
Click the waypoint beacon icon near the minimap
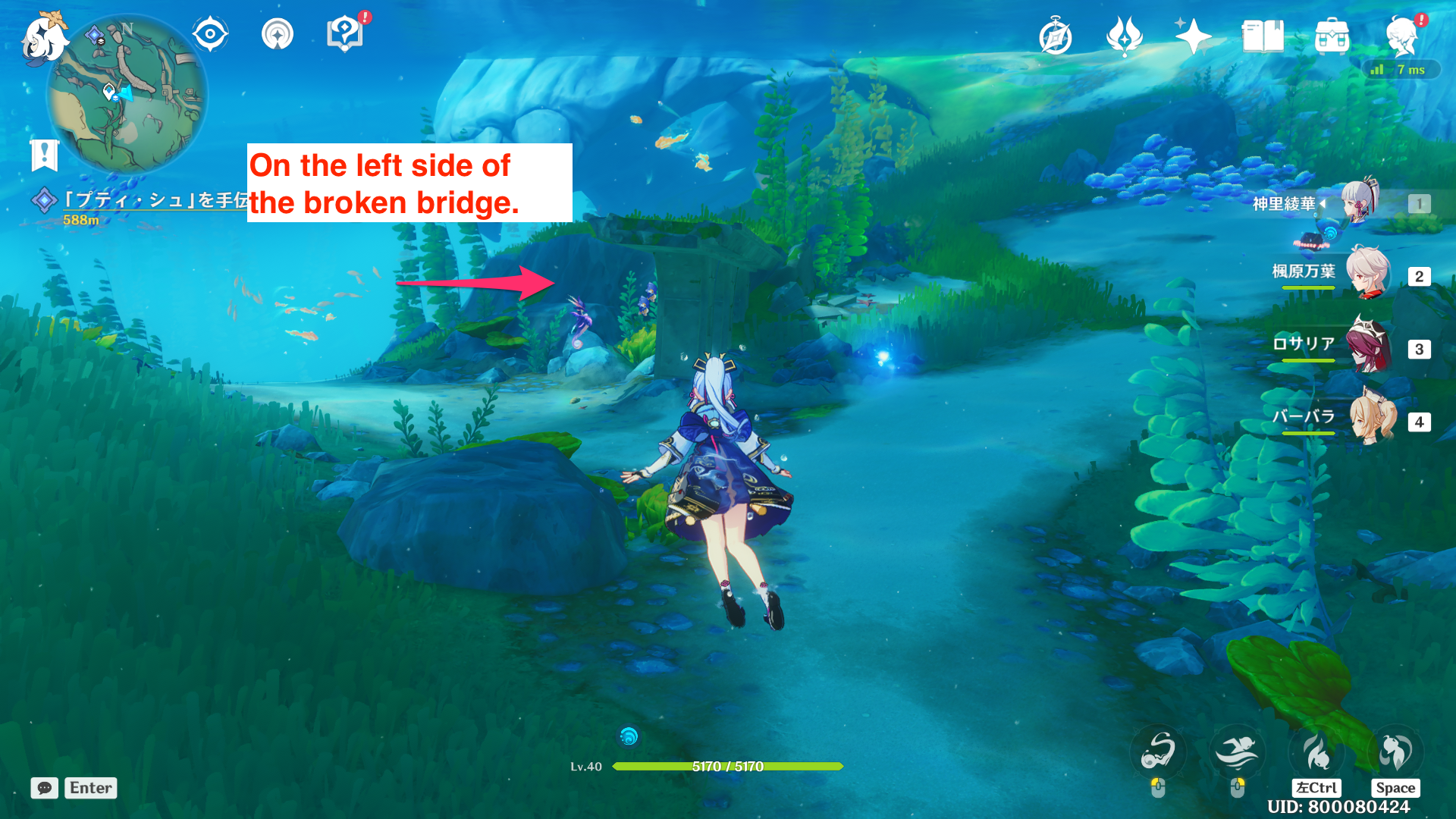(x=277, y=33)
